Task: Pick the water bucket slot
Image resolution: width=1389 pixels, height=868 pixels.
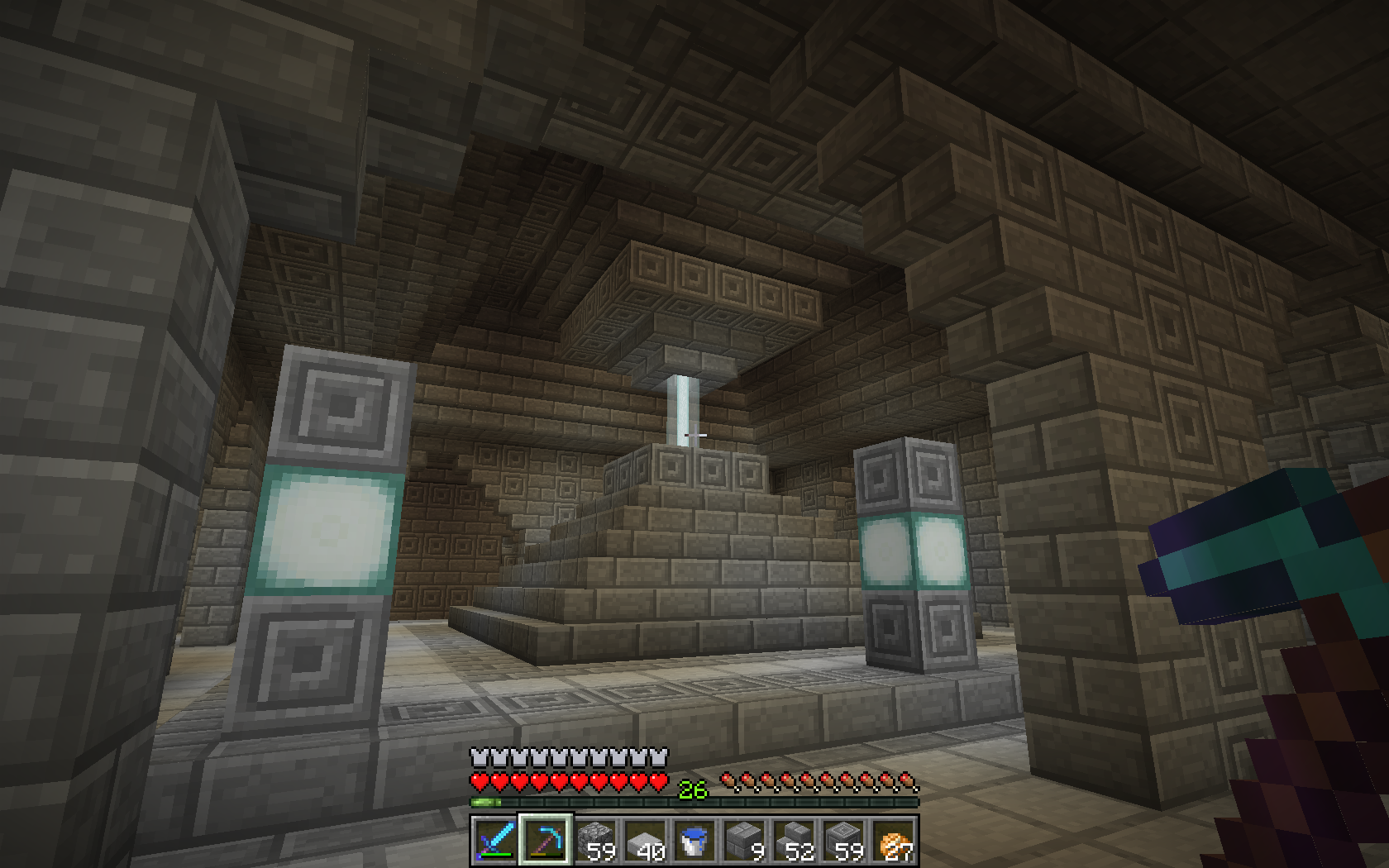Action: pos(694,841)
